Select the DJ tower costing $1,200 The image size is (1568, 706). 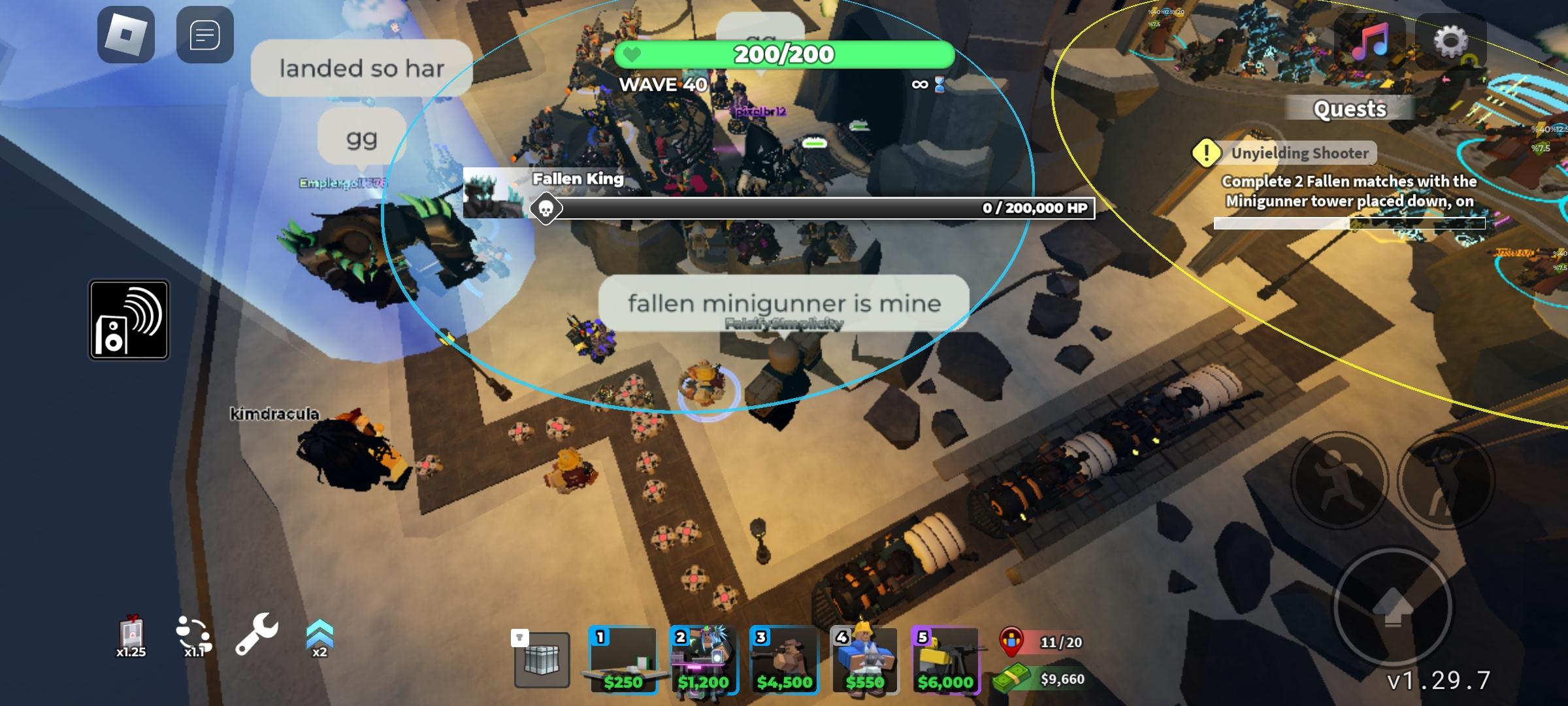tap(704, 660)
